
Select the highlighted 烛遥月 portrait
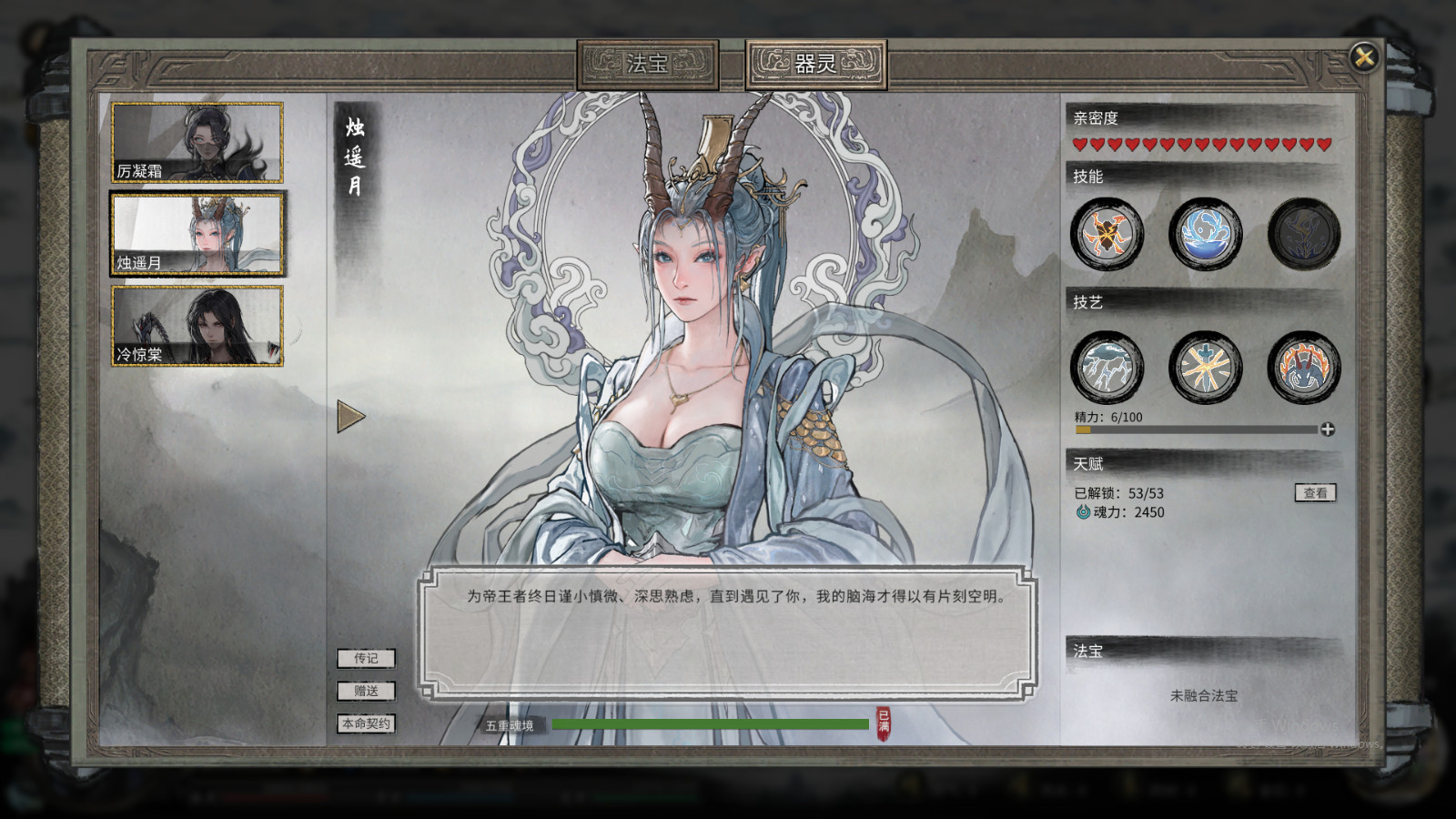(x=195, y=233)
